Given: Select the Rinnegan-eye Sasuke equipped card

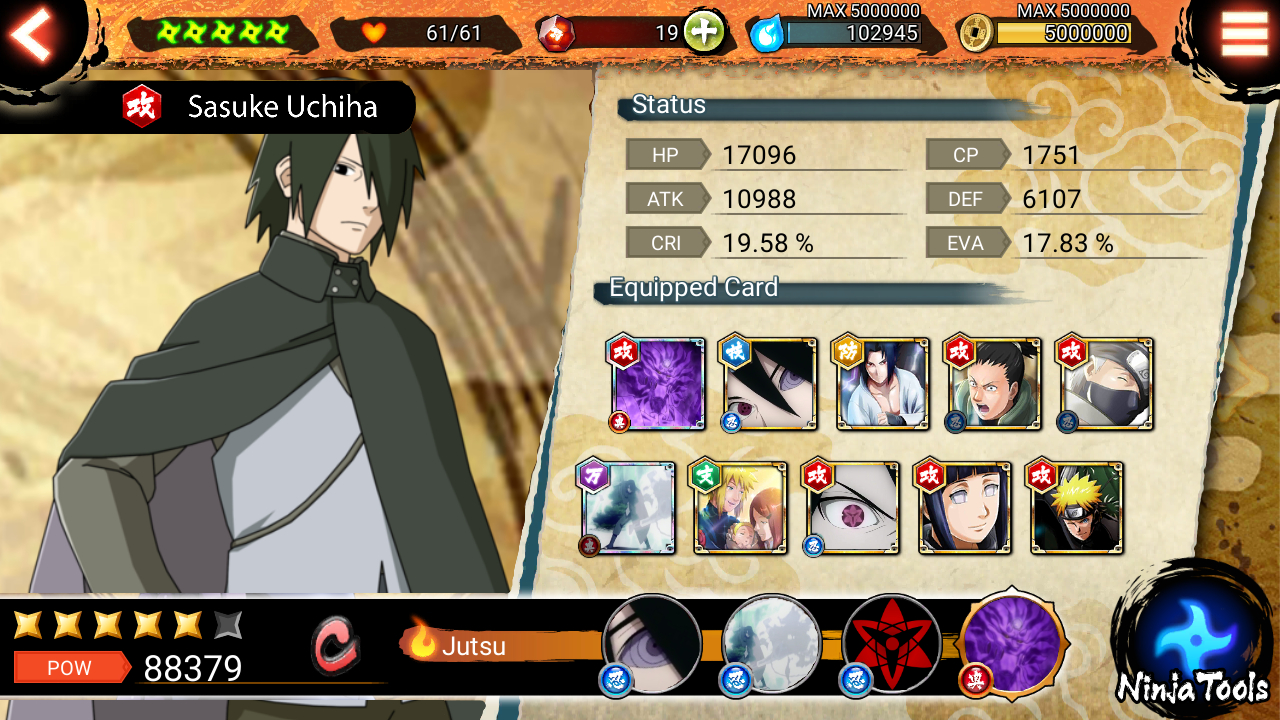Looking at the screenshot, I should tap(769, 385).
